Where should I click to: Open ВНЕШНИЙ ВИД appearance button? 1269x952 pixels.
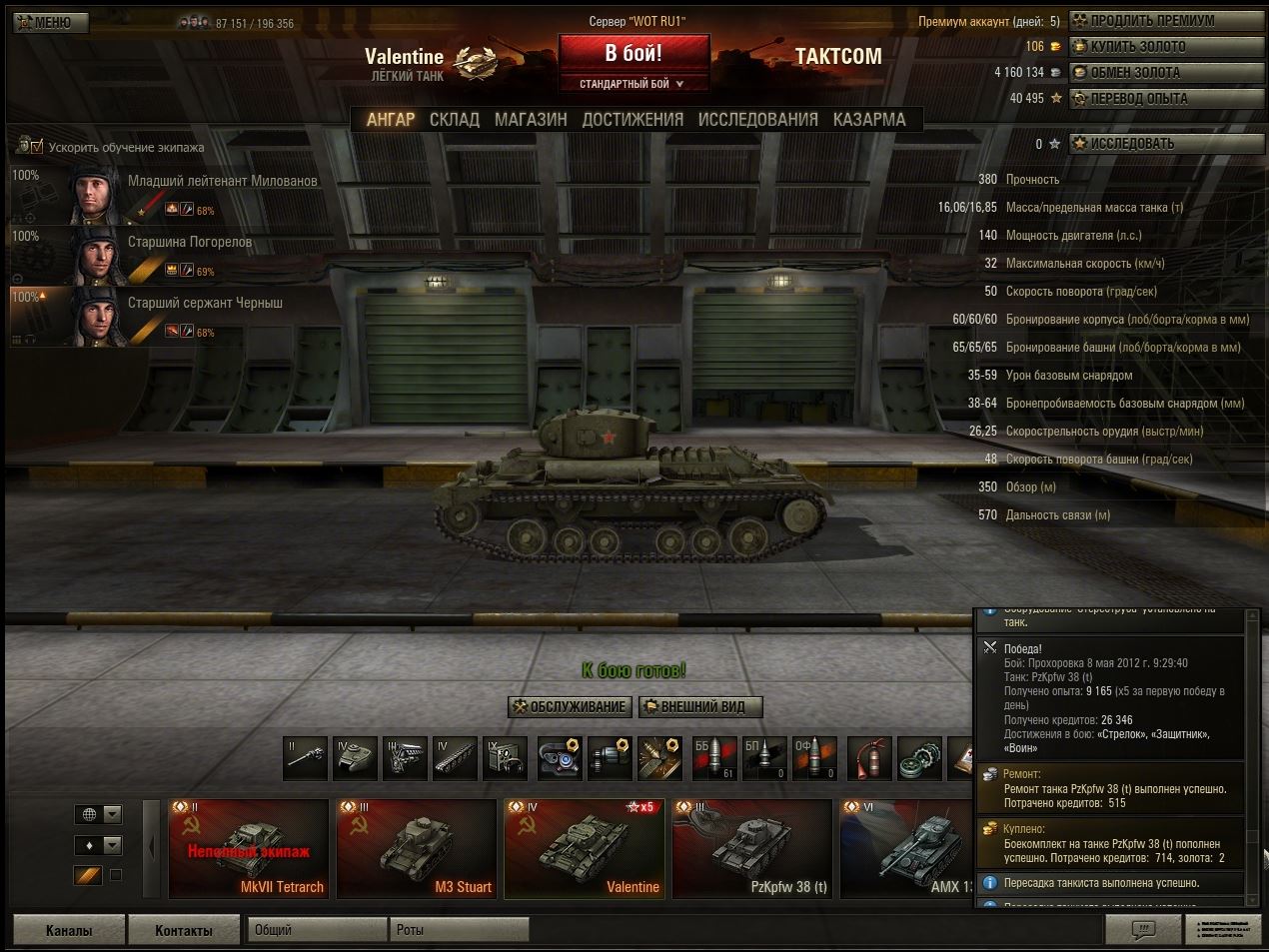[x=700, y=707]
